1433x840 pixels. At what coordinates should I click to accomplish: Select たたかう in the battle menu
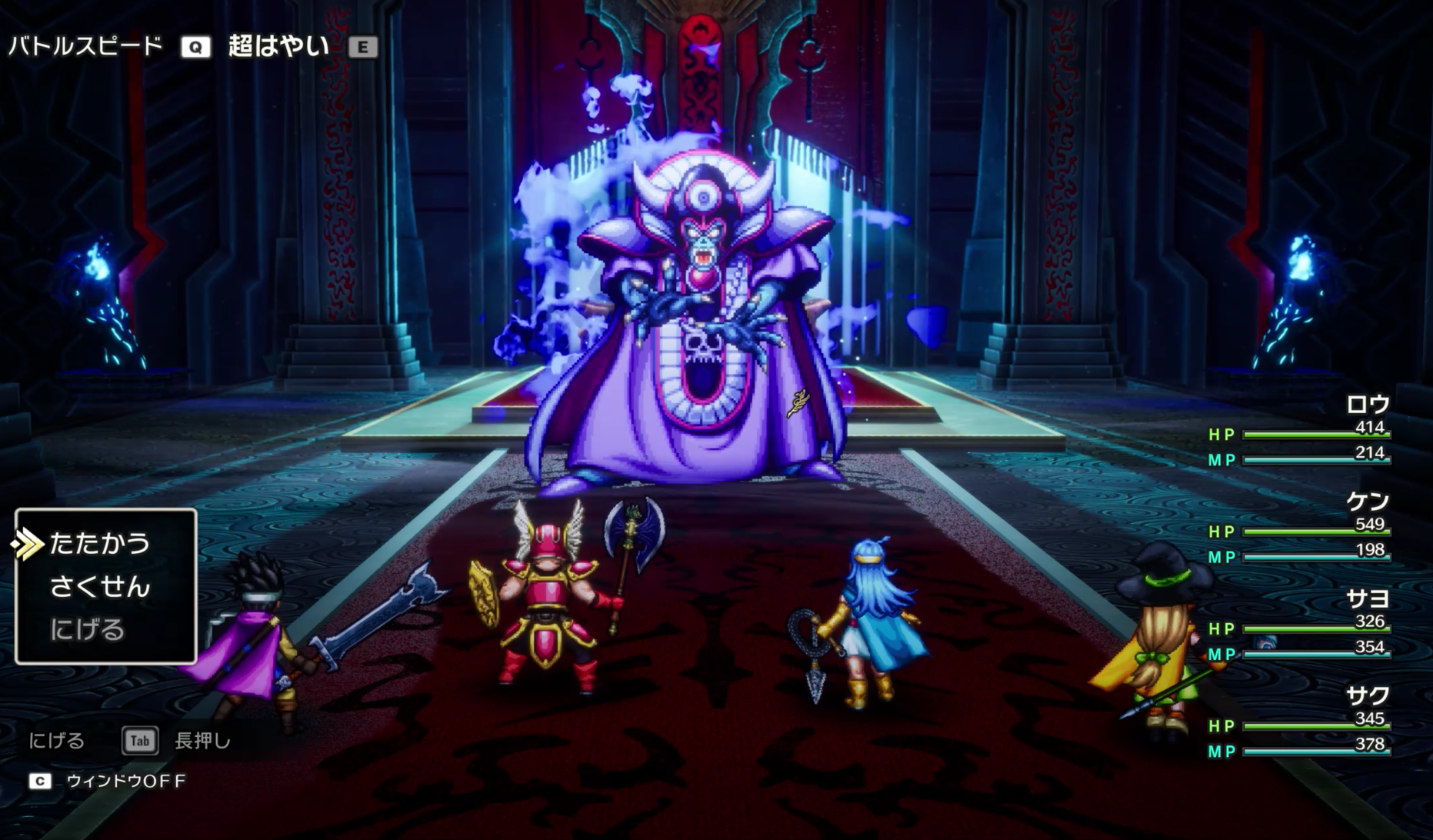[x=100, y=544]
